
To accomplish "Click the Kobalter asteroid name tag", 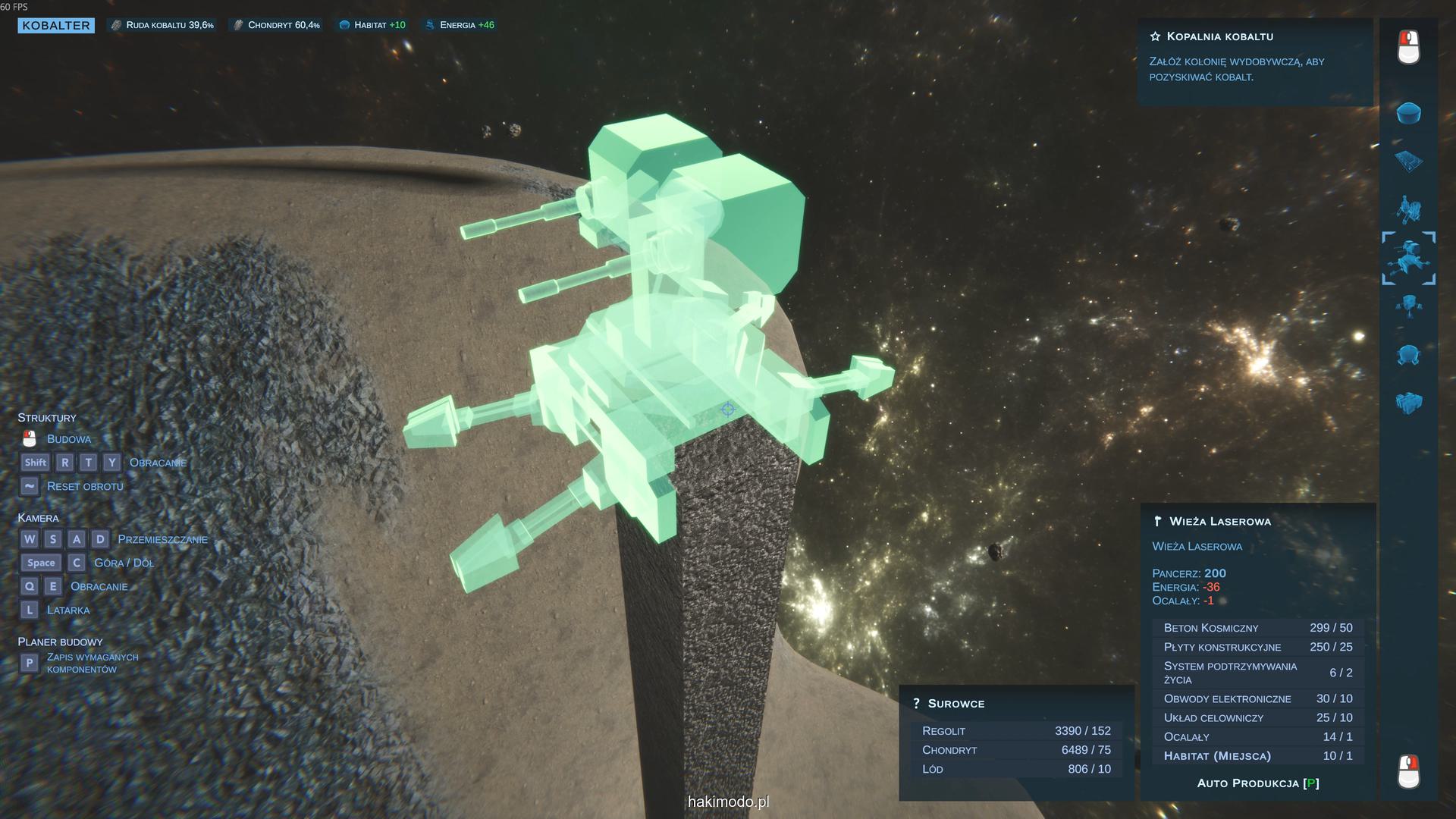I will point(56,26).
